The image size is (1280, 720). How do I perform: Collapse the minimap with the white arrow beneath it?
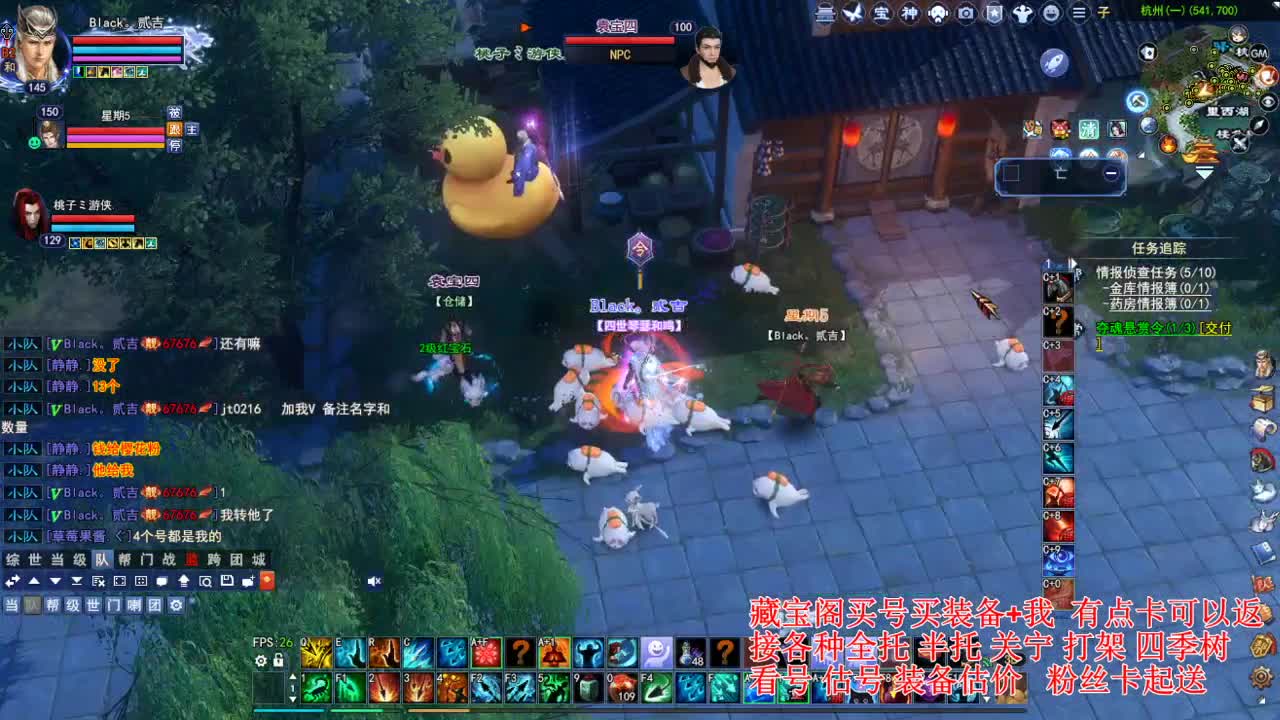pos(1204,170)
